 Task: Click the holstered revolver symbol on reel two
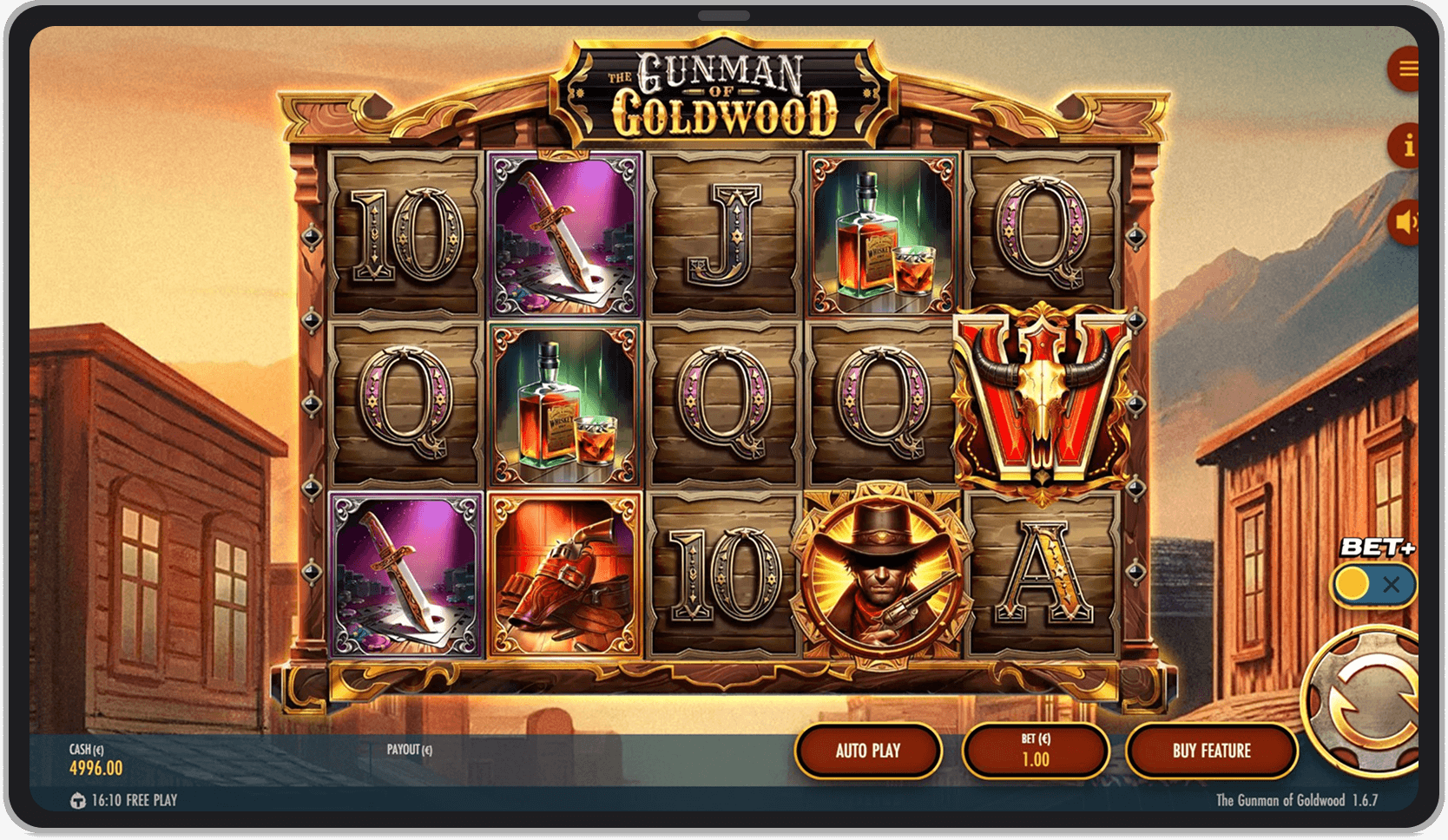coord(563,573)
